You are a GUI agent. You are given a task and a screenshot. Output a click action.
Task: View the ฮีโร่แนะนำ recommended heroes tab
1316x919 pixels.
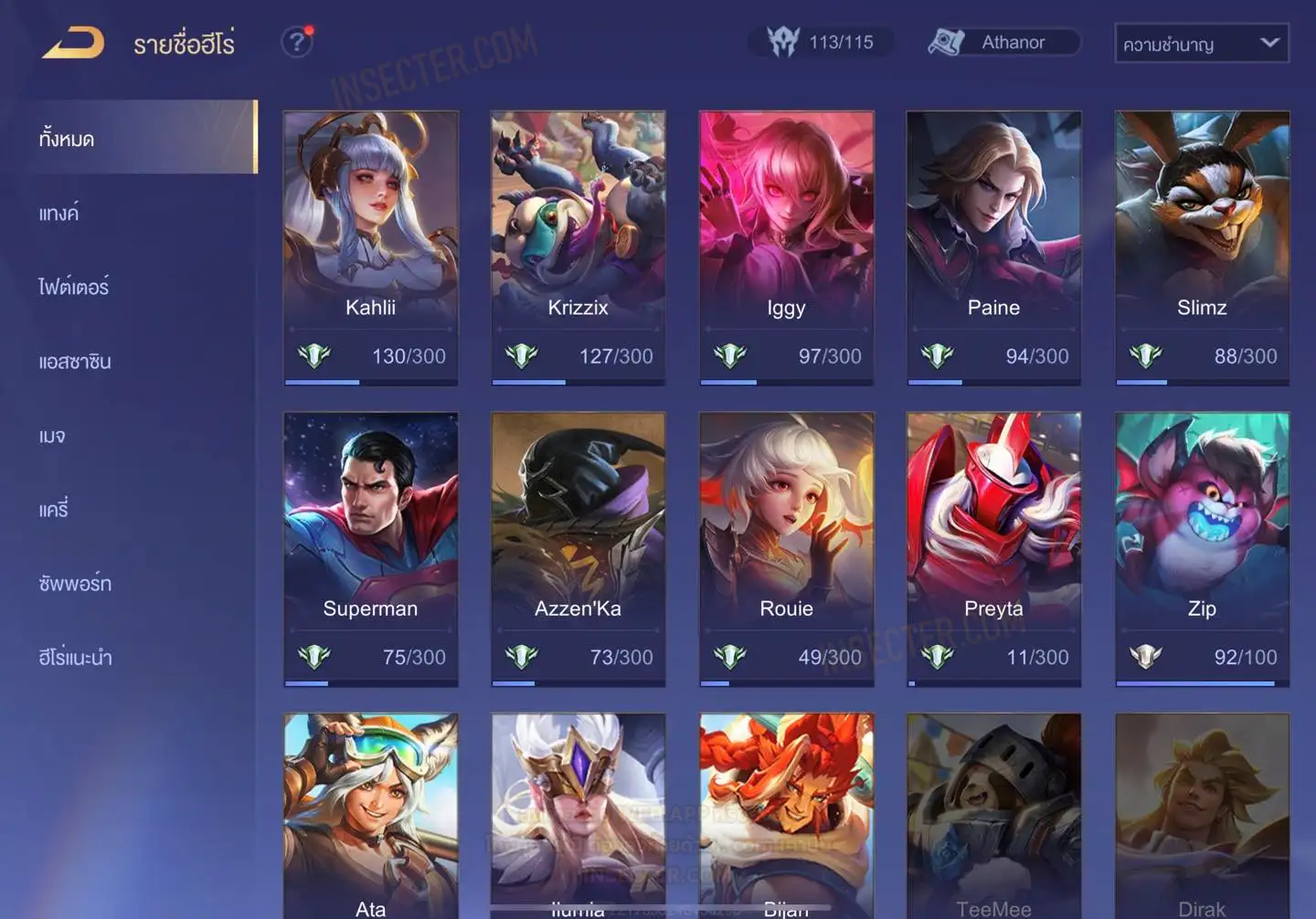tap(75, 657)
